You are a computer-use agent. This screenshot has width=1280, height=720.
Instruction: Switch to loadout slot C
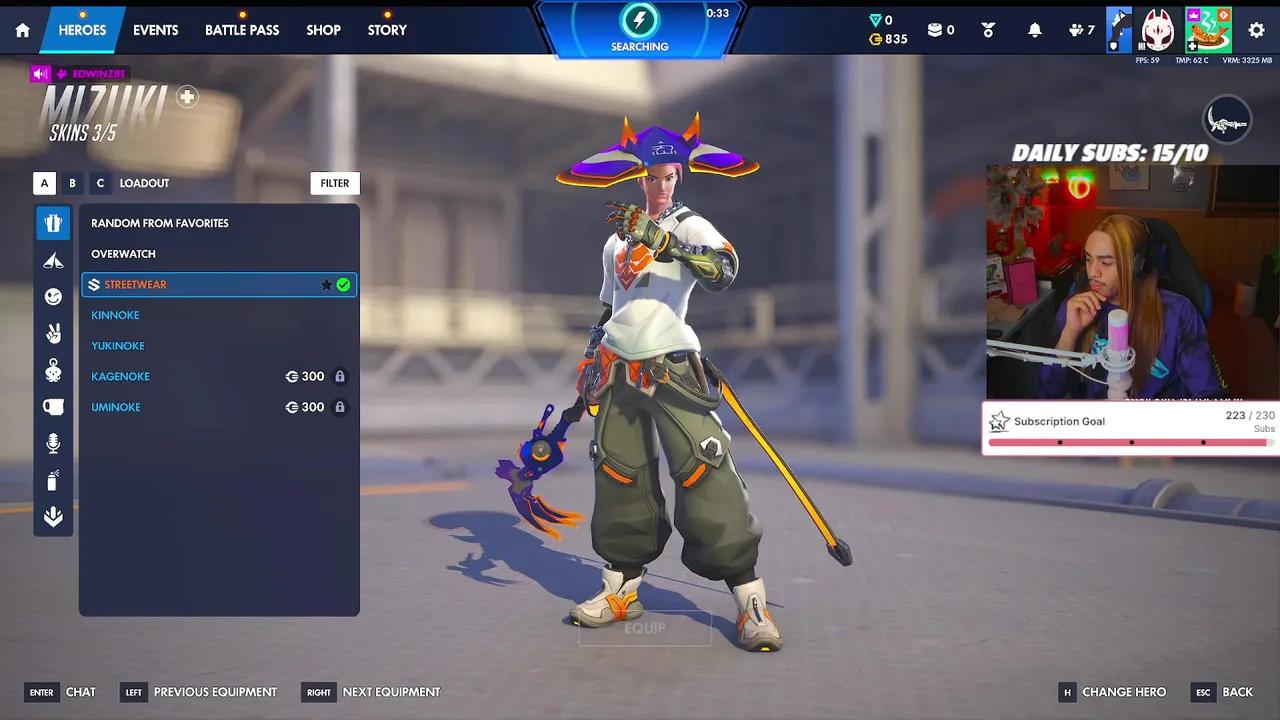coord(99,183)
